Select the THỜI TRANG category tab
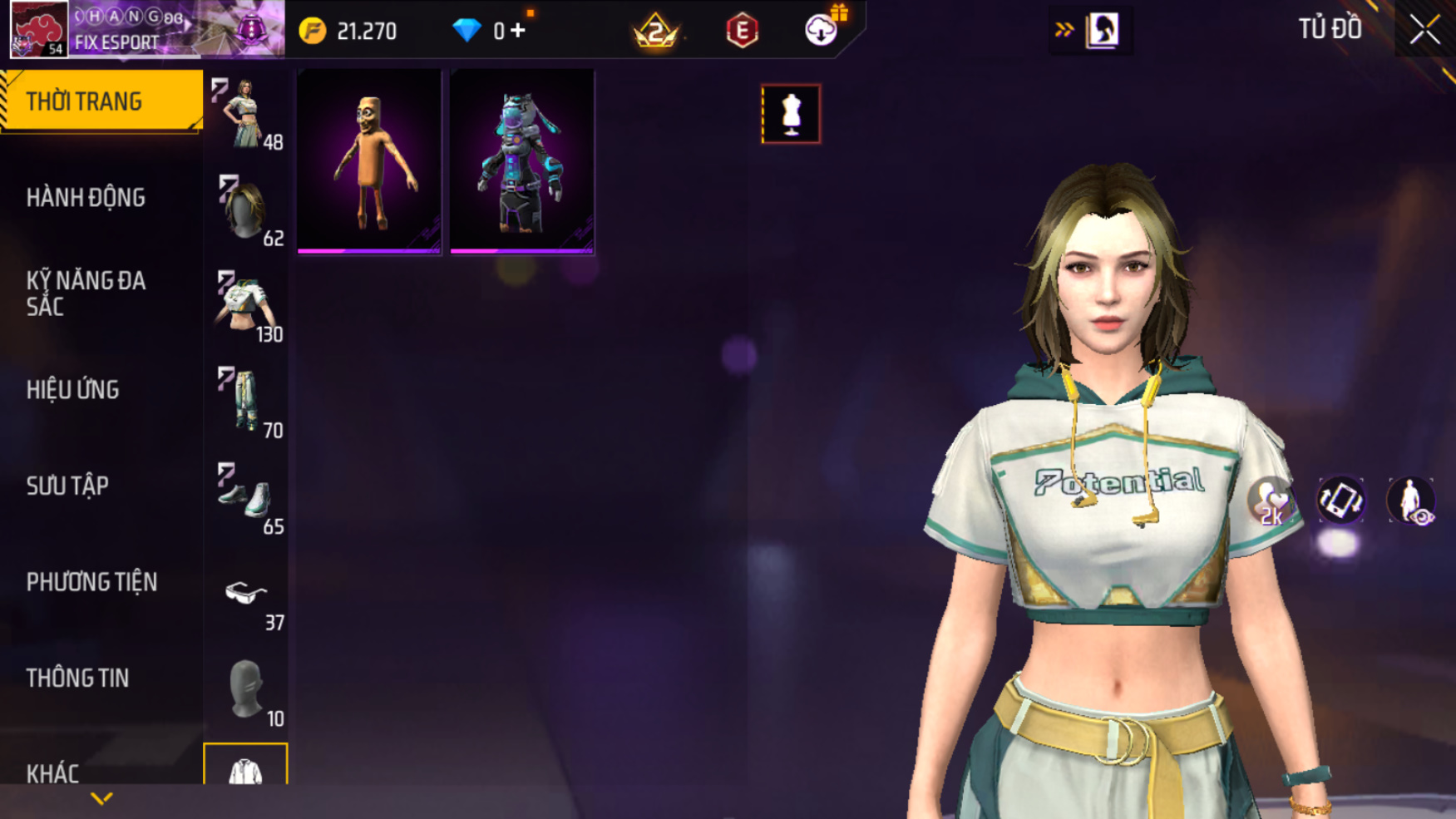This screenshot has width=1456, height=819. (x=100, y=101)
